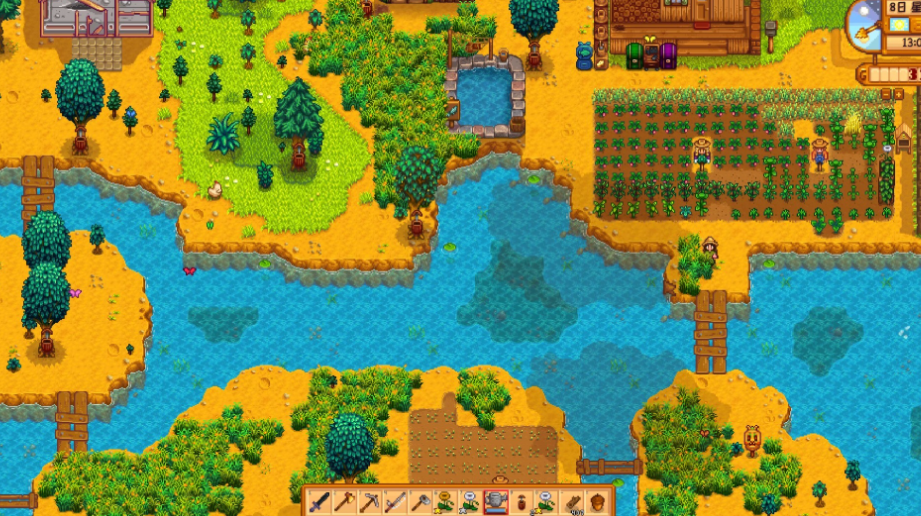Choose the acorn slot in the hotbar
The height and width of the screenshot is (516, 921).
coord(597,501)
